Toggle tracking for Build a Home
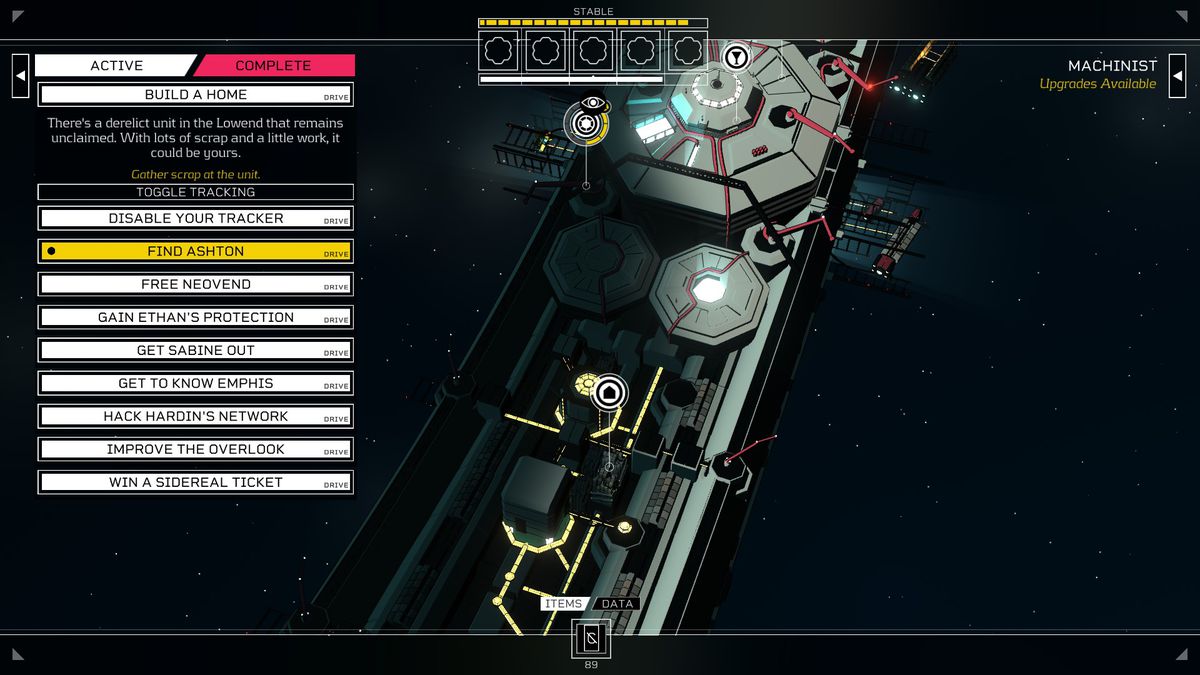Viewport: 1200px width, 675px height. [195, 192]
